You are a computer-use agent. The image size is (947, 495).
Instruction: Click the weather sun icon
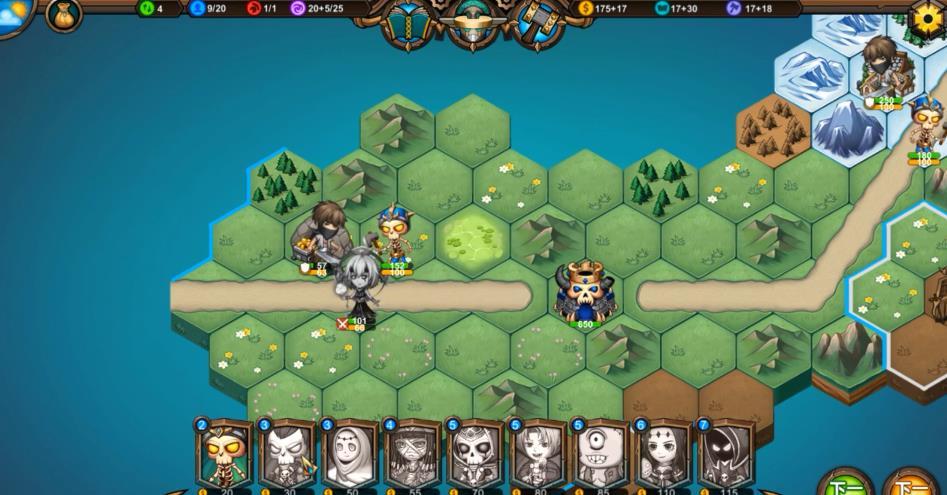coord(14,12)
